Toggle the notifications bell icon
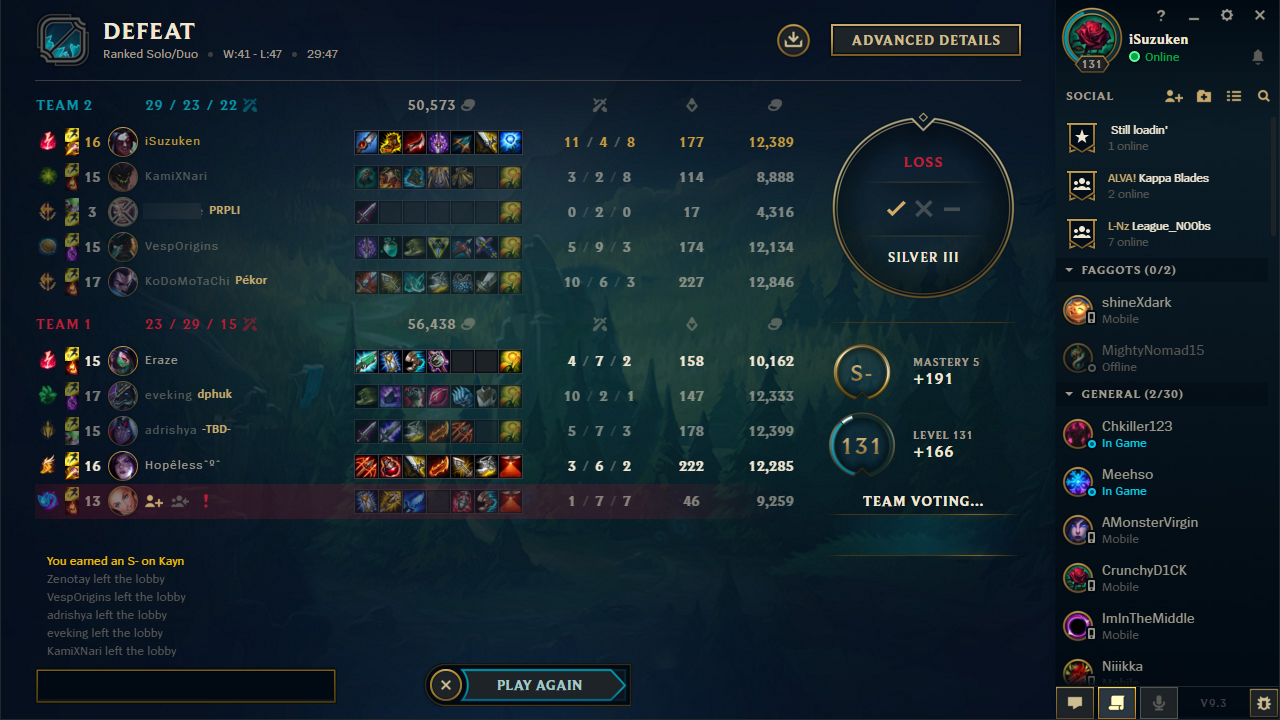1280x720 pixels. [x=1258, y=57]
